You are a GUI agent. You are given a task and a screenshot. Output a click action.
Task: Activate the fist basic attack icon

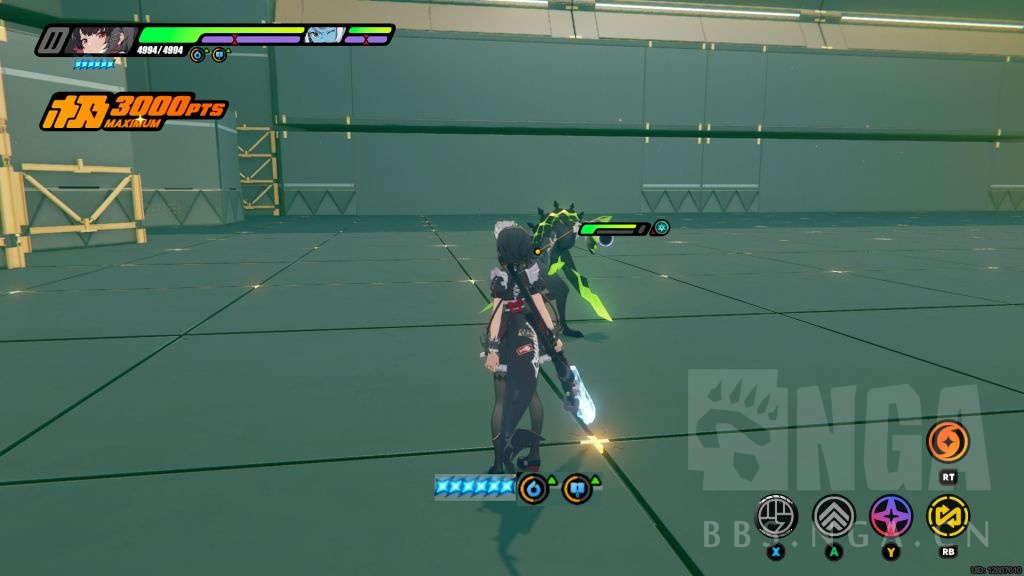click(x=775, y=515)
